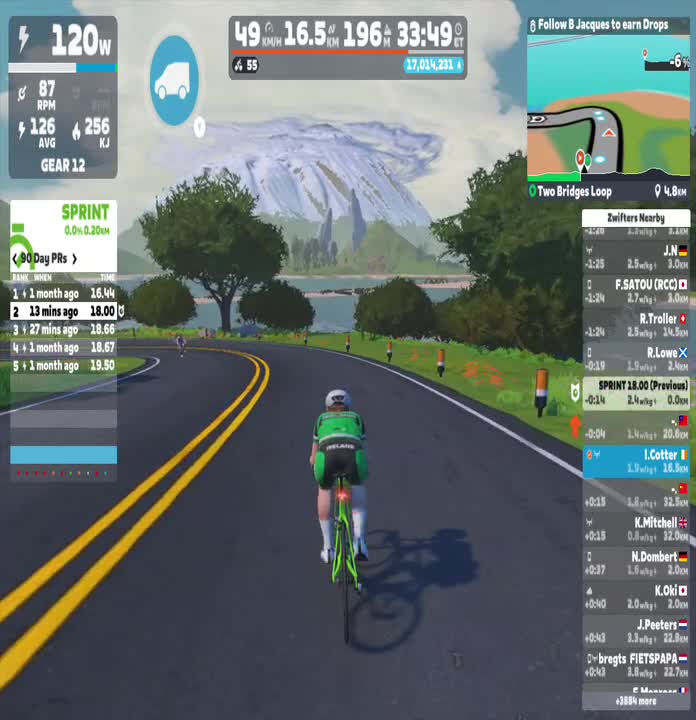Screen dimensions: 696x720
Task: Select N.Dombert from nearby riders
Action: click(x=636, y=563)
